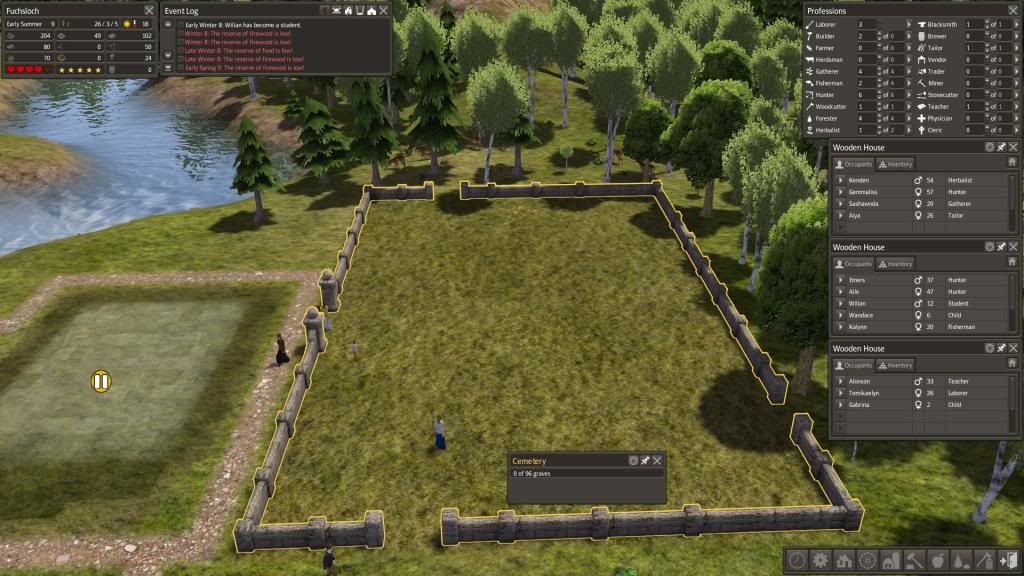This screenshot has width=1024, height=576.
Task: Click the yellow pause marker icon
Action: tap(100, 380)
